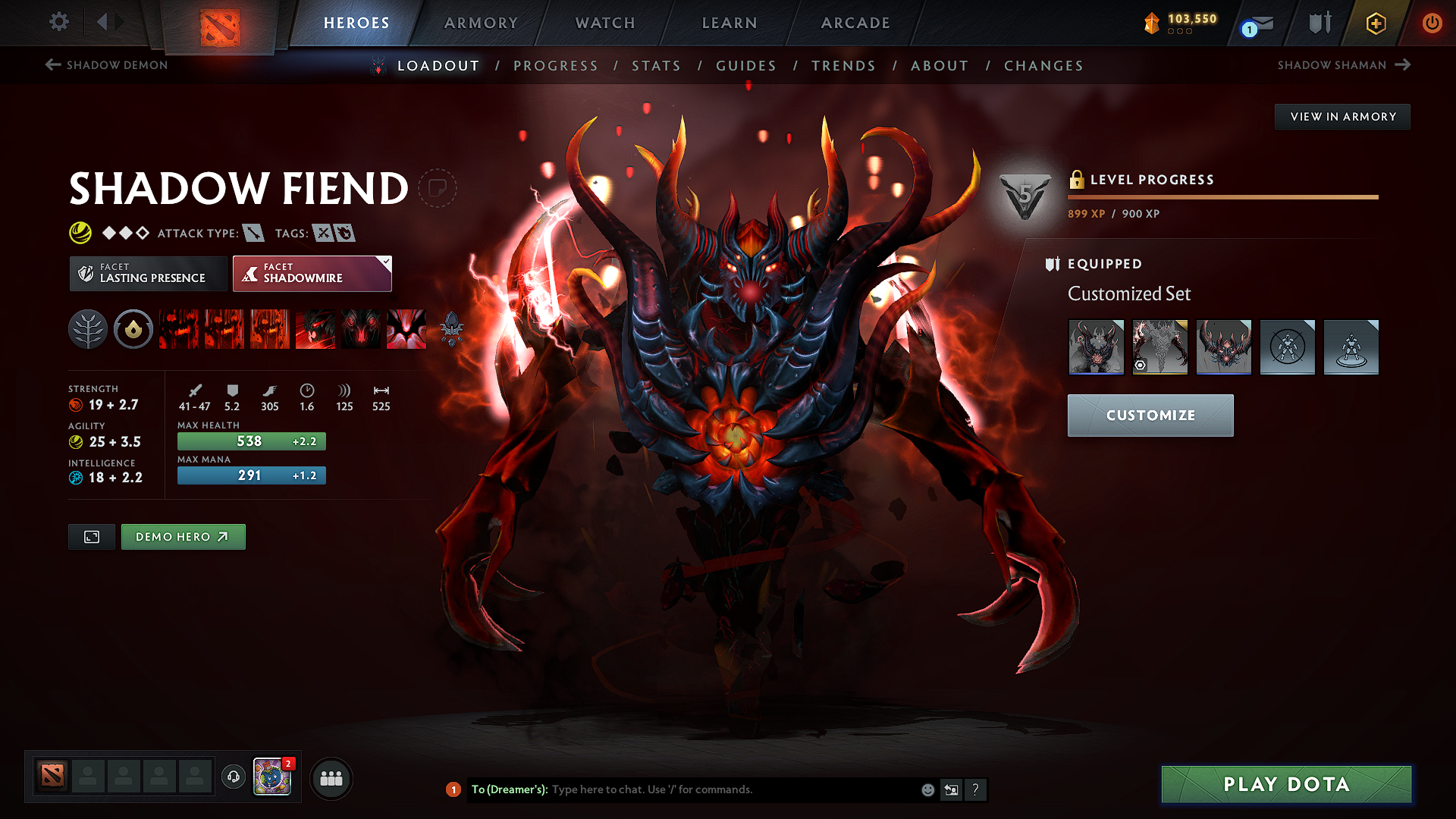This screenshot has height=819, width=1456.
Task: Click the Level Progress XP bar
Action: 1221,196
